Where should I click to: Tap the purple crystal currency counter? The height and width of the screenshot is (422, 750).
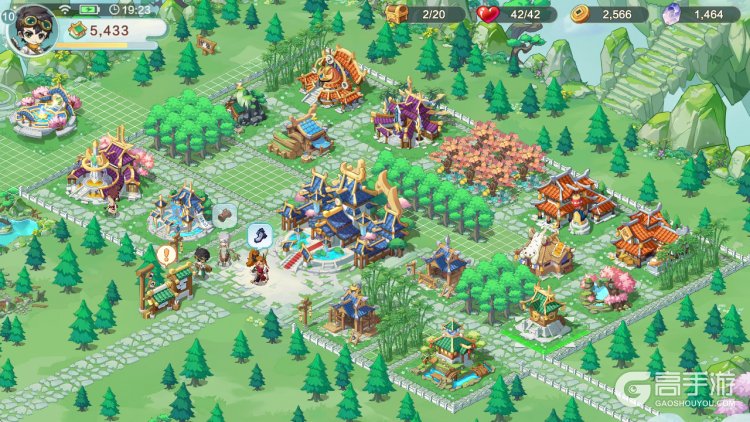pos(696,14)
